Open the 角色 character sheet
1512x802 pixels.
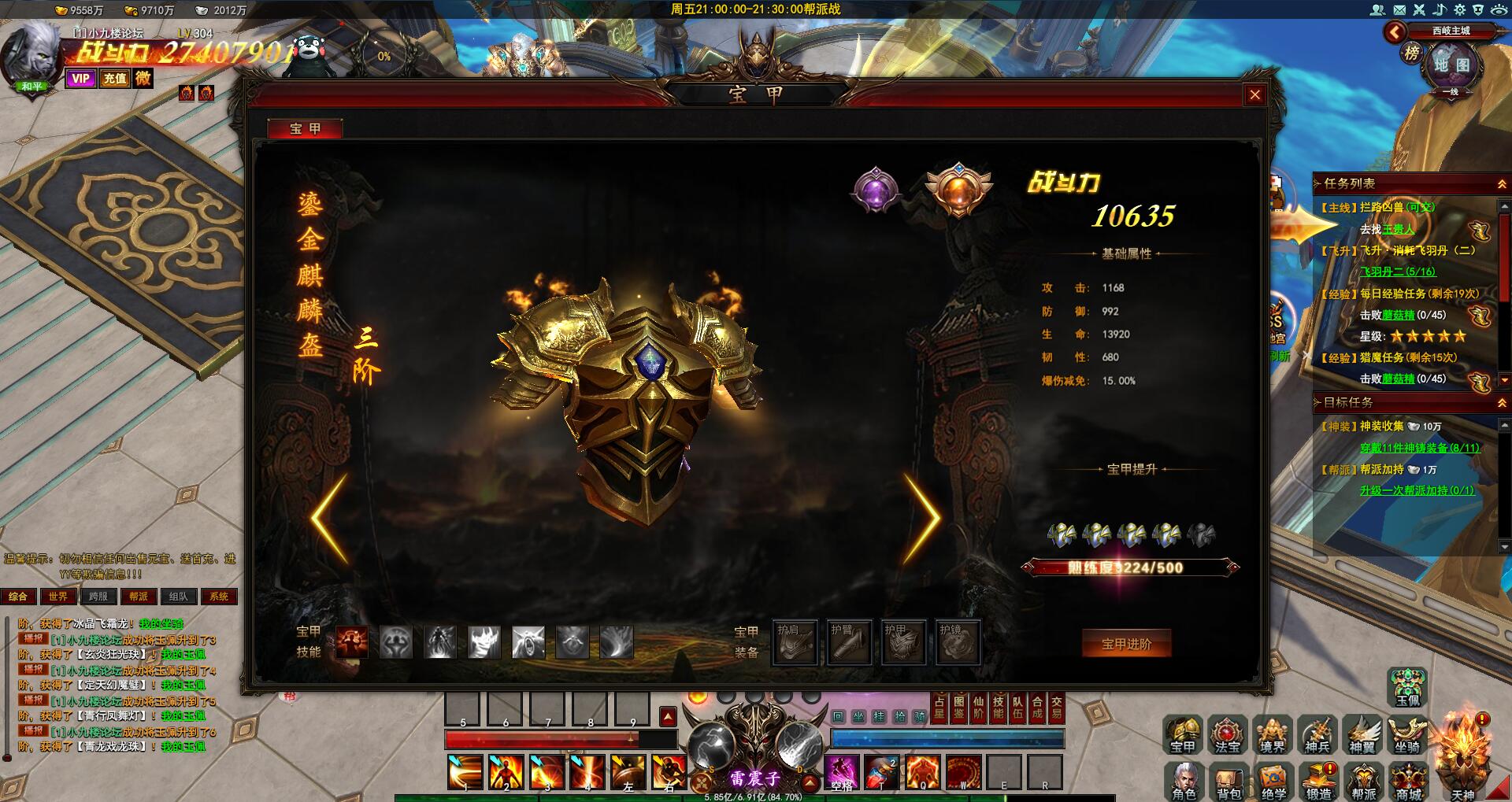(1184, 781)
